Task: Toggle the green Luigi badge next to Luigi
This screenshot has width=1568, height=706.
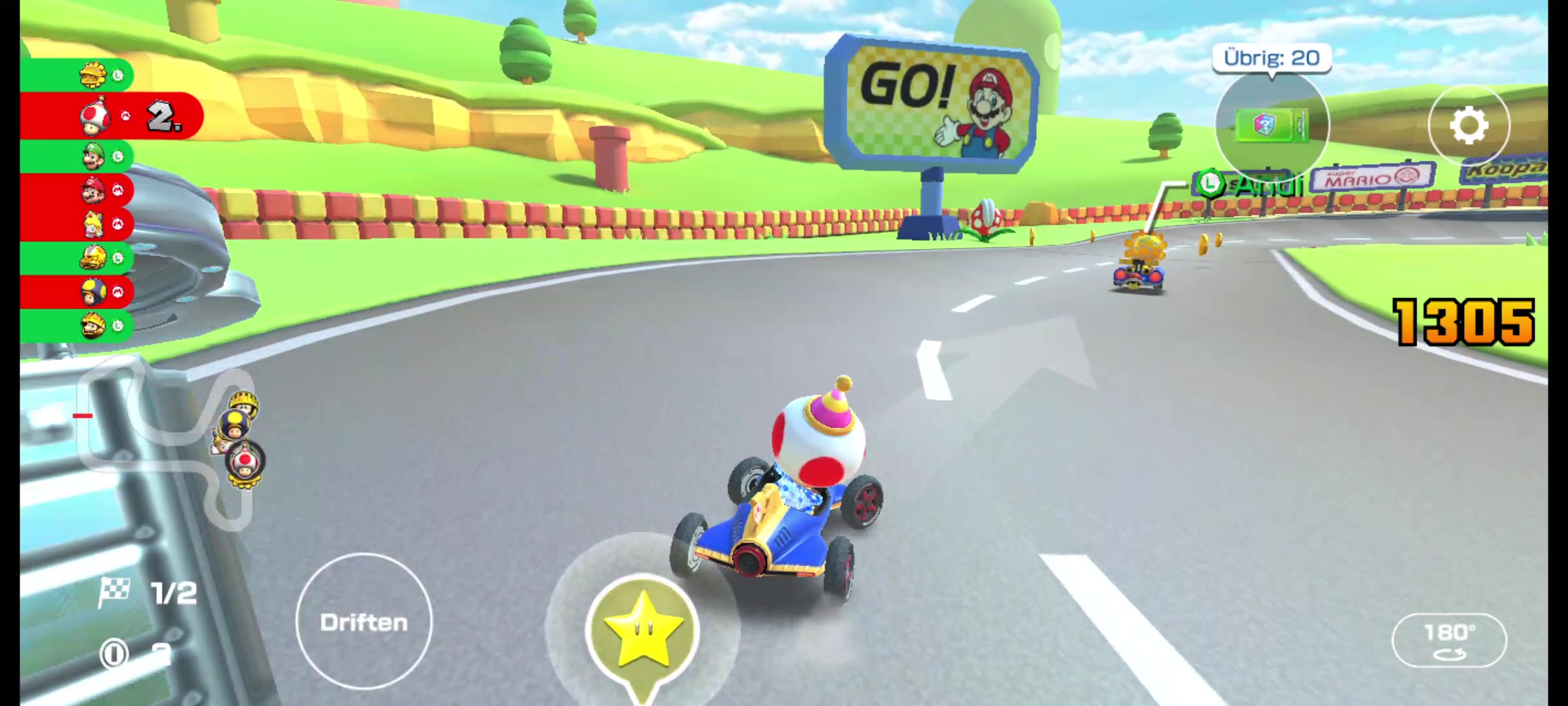Action: [x=116, y=157]
